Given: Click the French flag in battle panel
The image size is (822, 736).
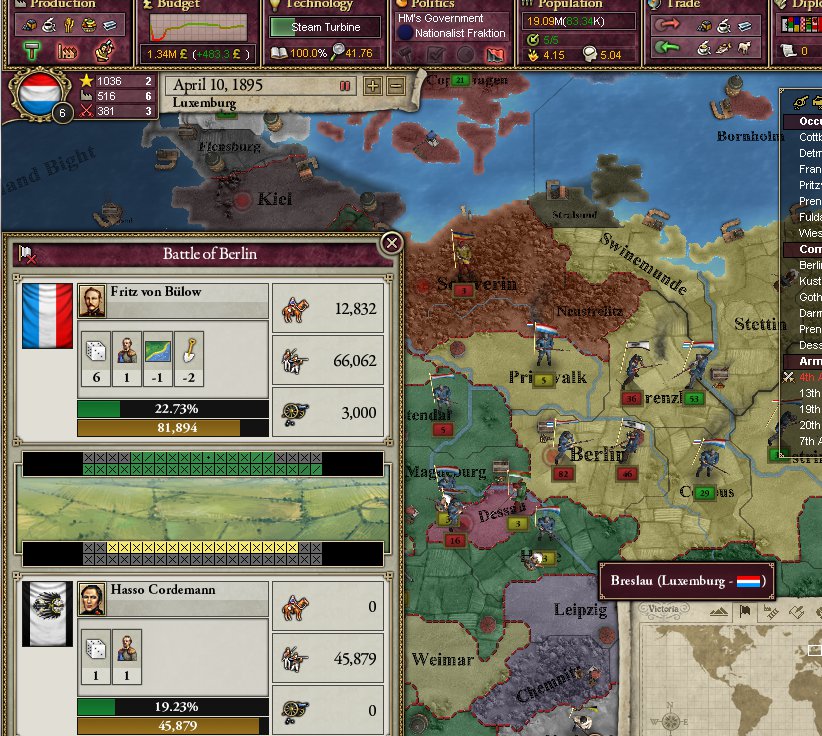Looking at the screenshot, I should 47,315.
